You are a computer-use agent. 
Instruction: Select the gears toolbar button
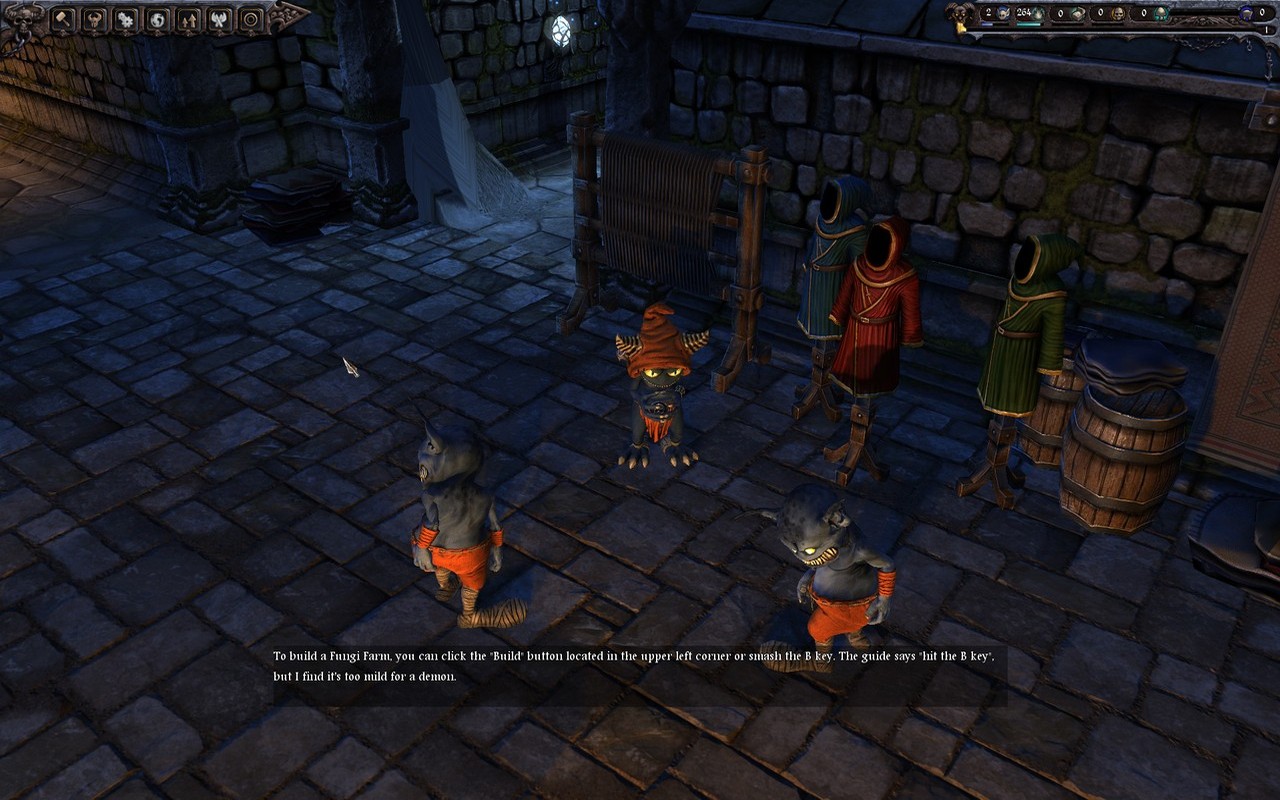click(126, 19)
